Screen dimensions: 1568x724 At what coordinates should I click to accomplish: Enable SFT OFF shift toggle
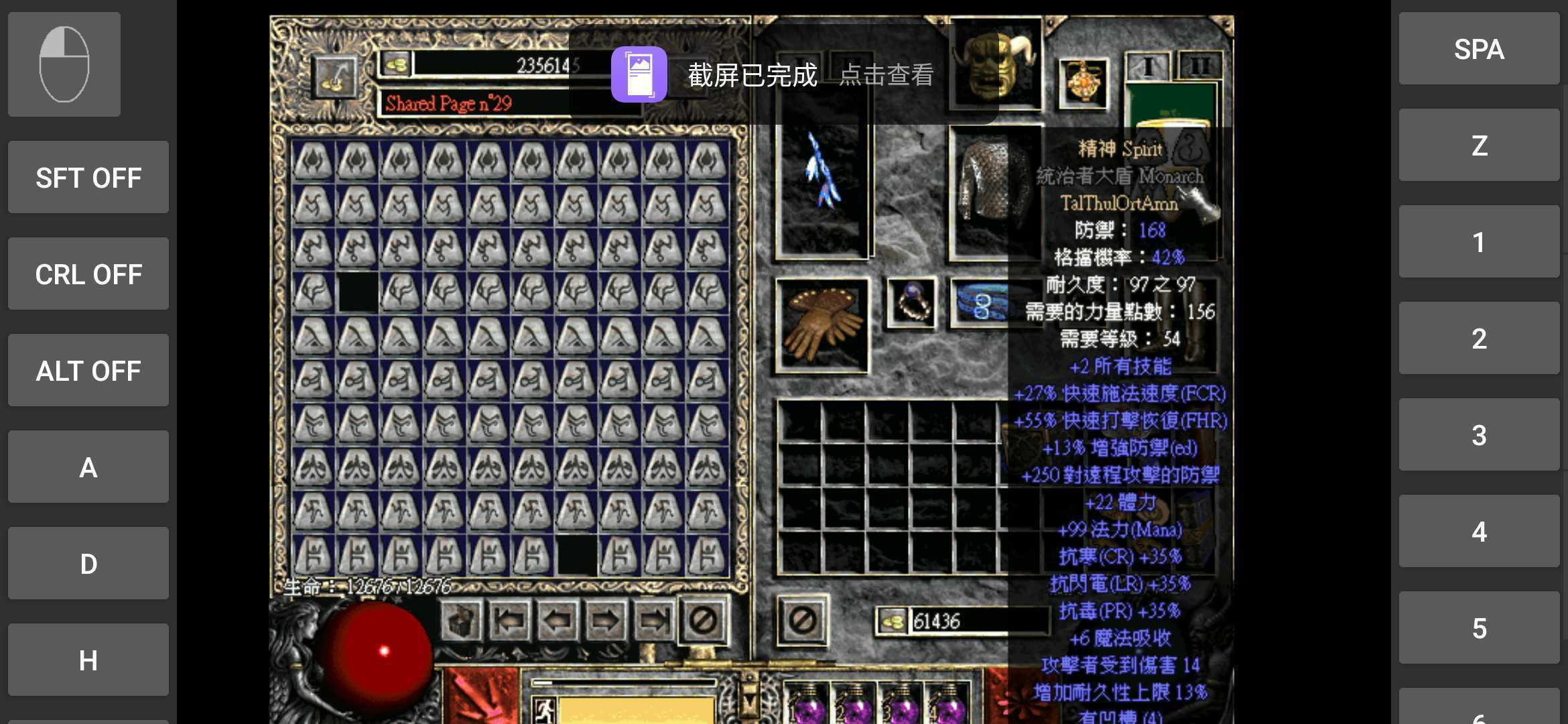pos(88,178)
